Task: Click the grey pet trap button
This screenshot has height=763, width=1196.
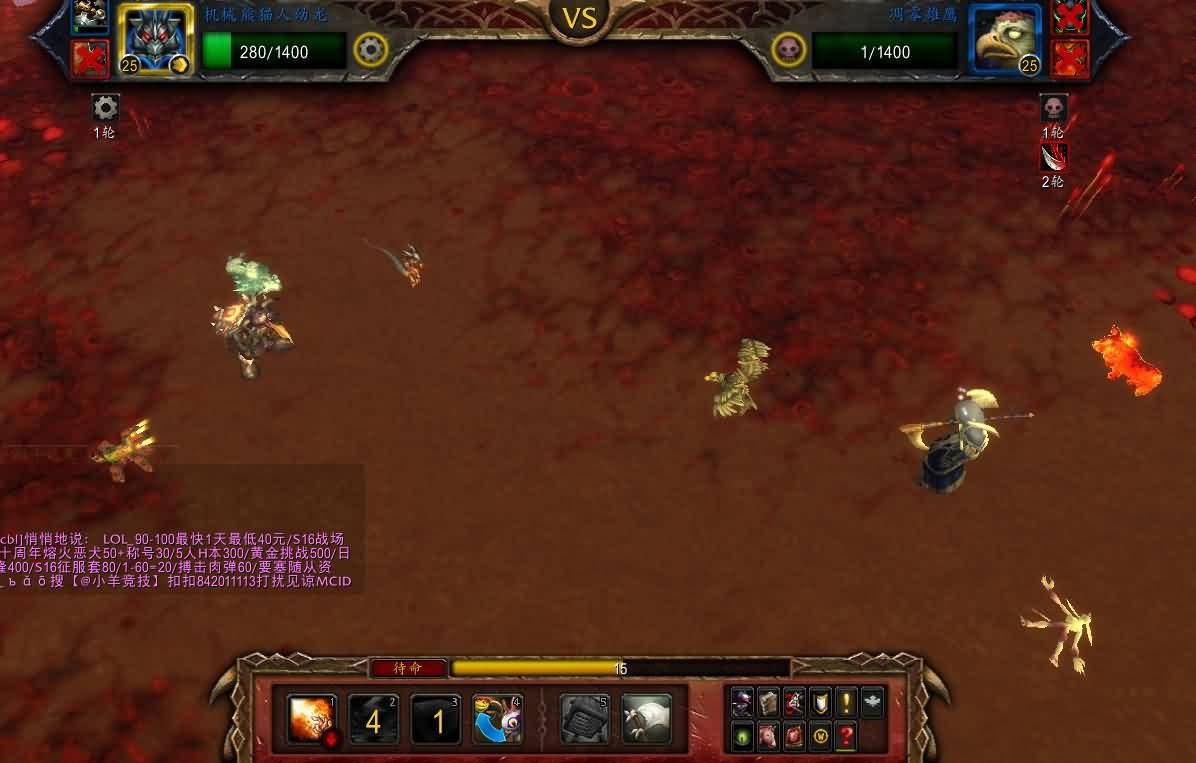Action: tap(584, 720)
